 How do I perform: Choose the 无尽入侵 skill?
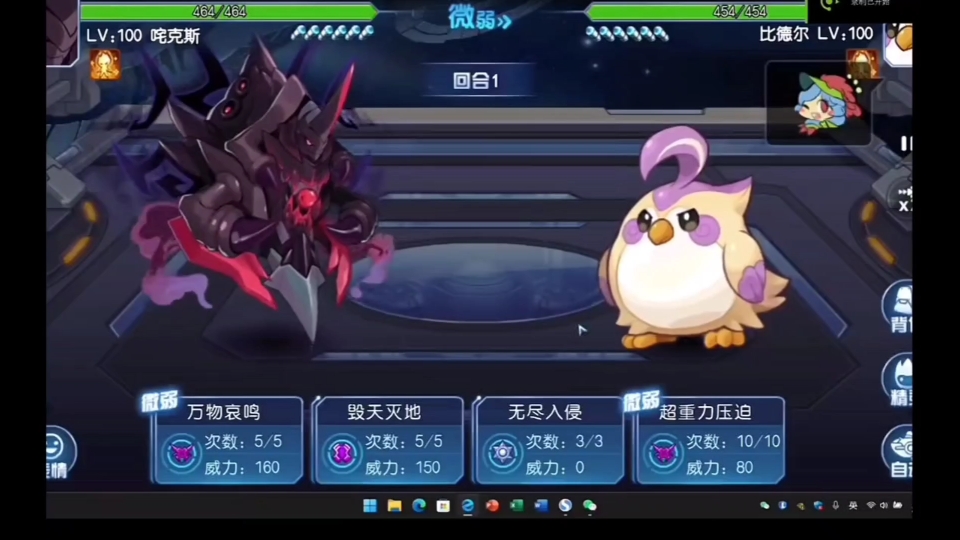(549, 441)
